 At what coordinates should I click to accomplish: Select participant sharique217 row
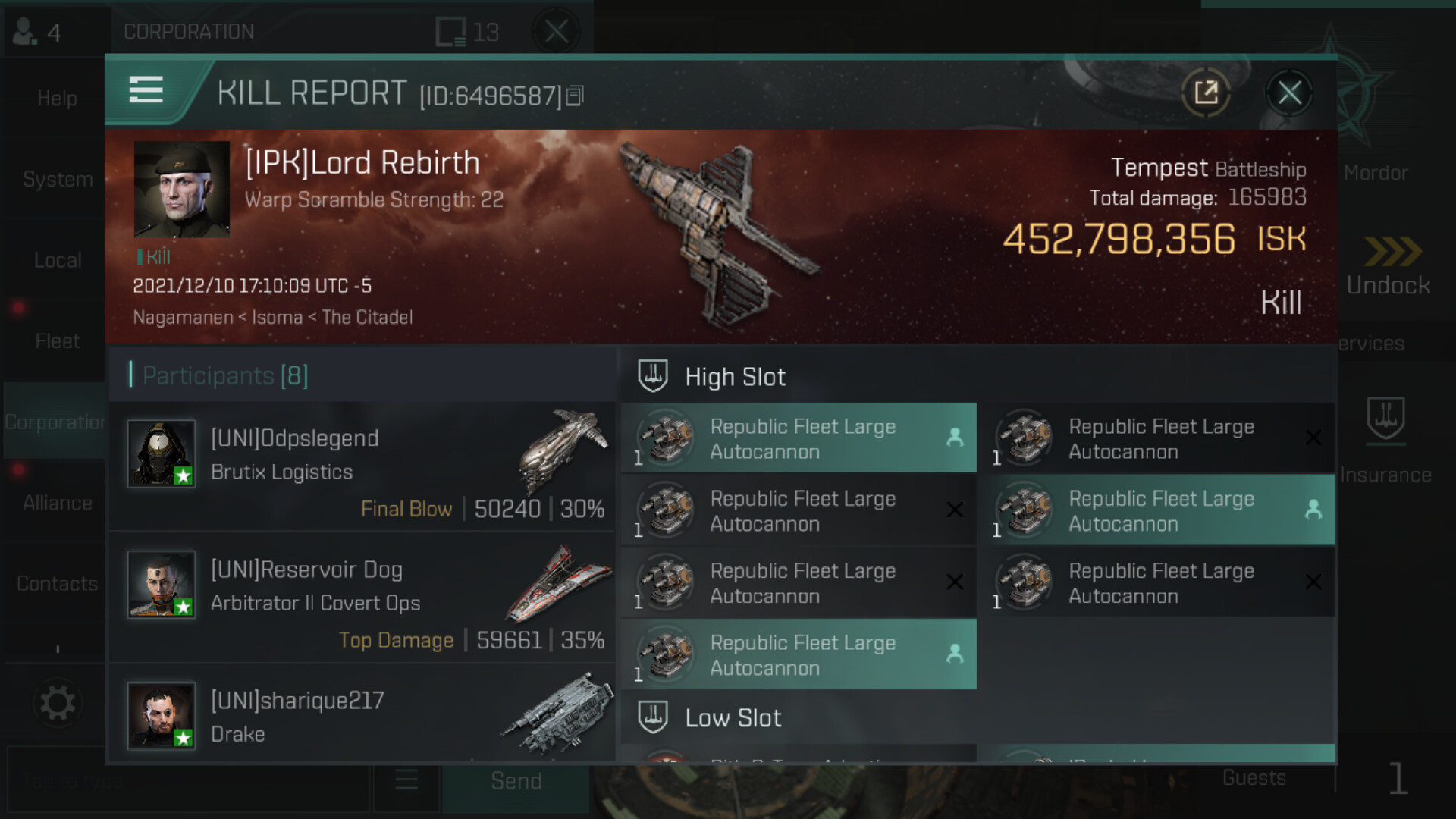coord(362,717)
